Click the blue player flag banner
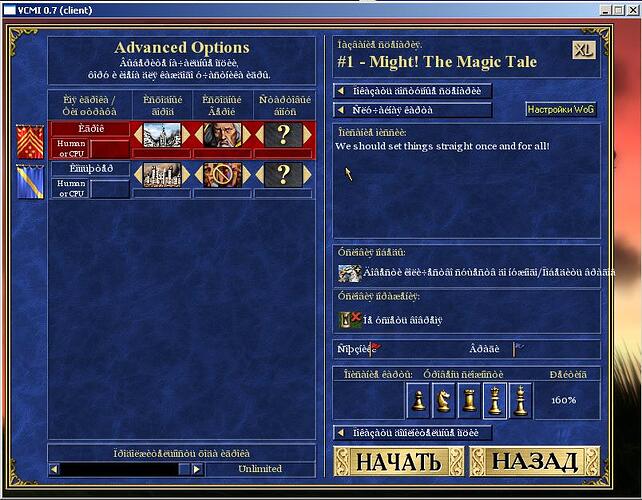This screenshot has width=642, height=500. [x=30, y=178]
